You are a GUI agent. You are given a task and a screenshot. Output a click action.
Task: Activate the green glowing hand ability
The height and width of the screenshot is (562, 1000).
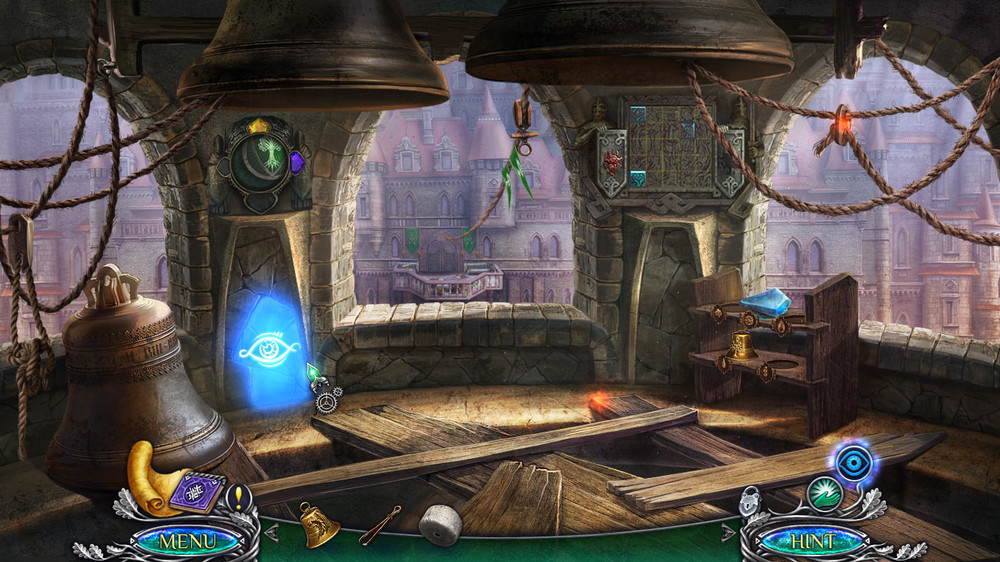[x=824, y=494]
